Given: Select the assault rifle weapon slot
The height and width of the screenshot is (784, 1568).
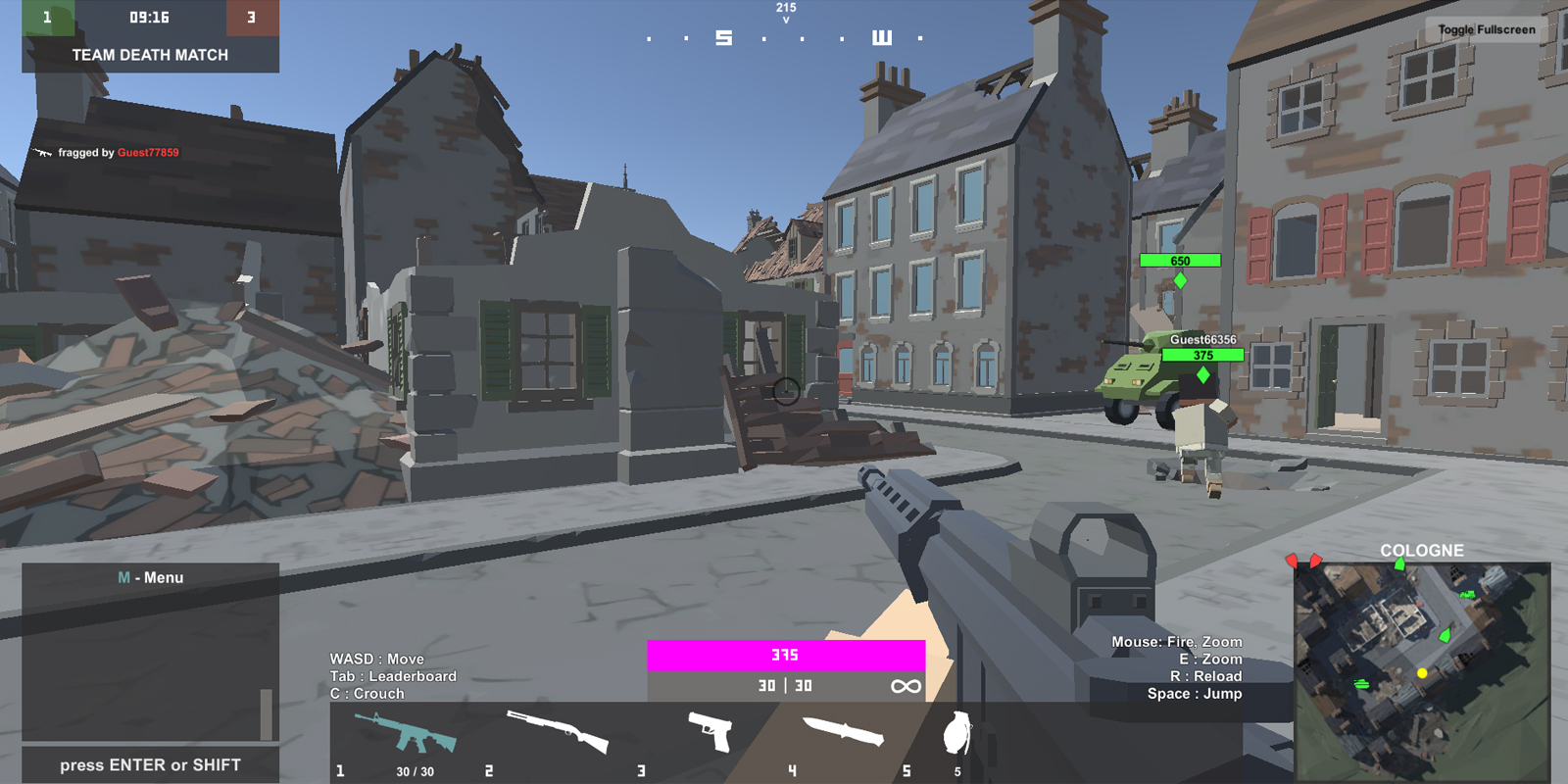Looking at the screenshot, I should tap(405, 735).
